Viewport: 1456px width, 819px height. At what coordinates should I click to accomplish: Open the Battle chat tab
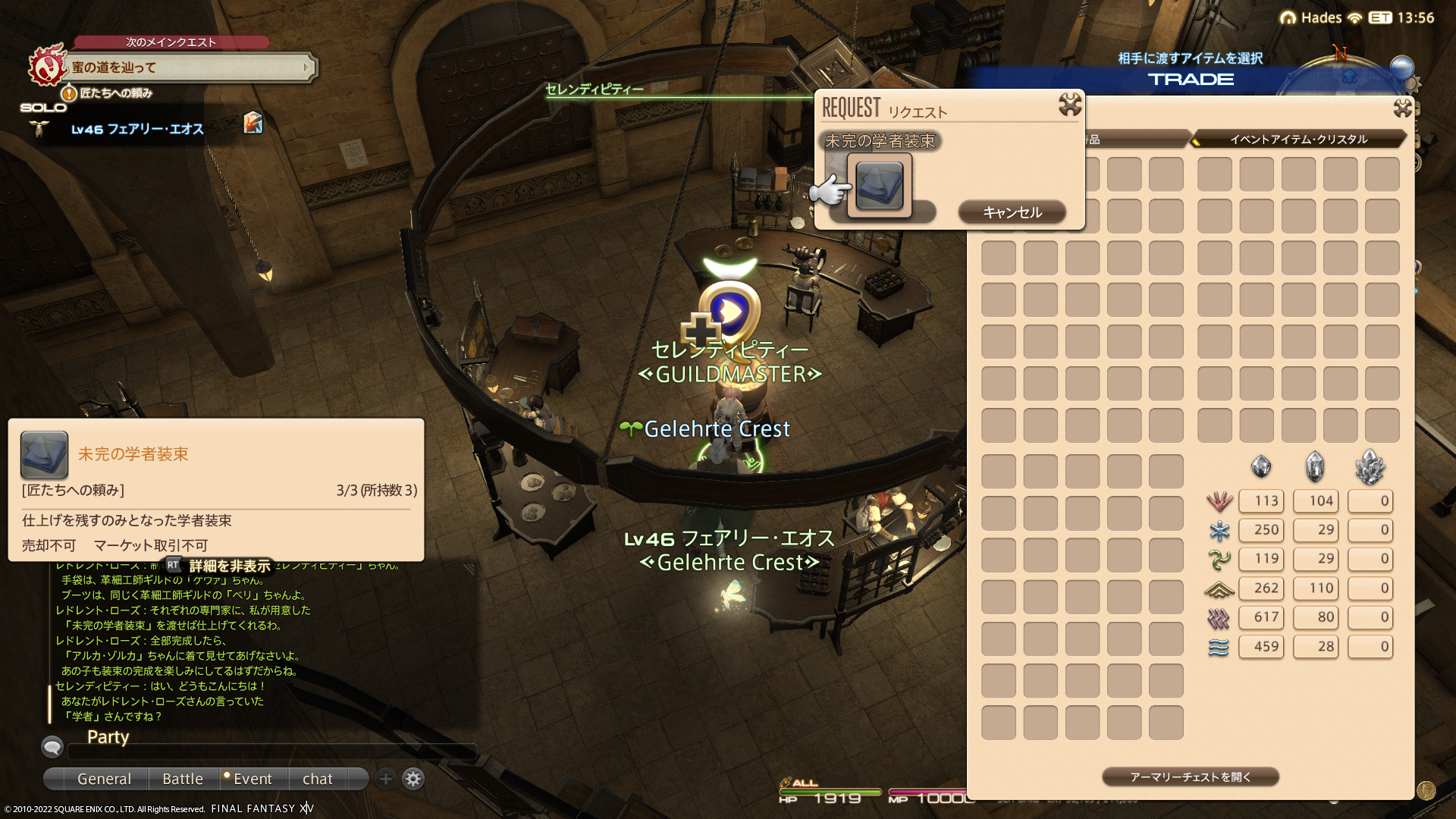click(x=183, y=779)
